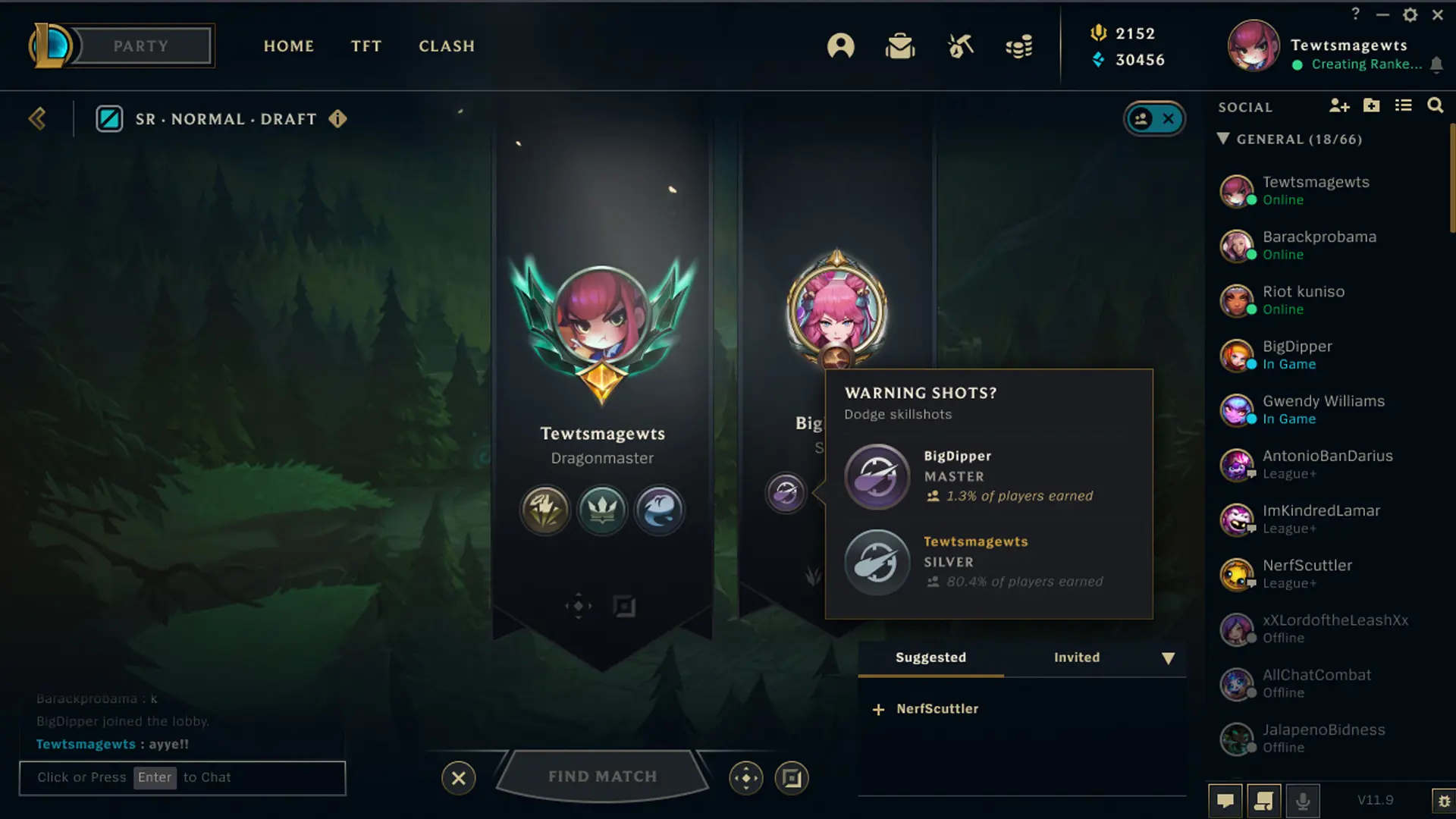Image resolution: width=1456 pixels, height=819 pixels.
Task: Expand the dropdown arrow beside Invited tab
Action: 1168,659
